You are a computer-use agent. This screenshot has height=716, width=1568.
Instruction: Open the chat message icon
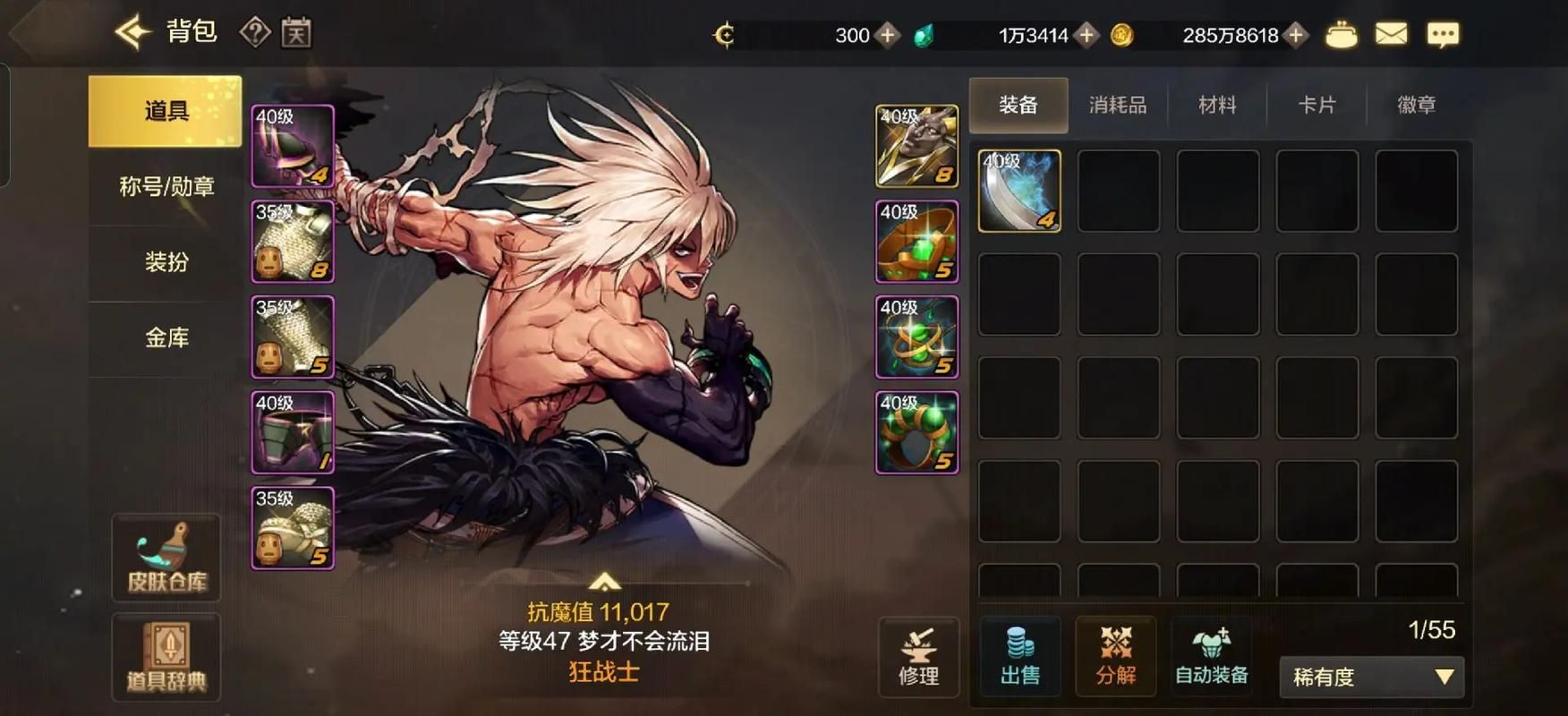[1443, 34]
